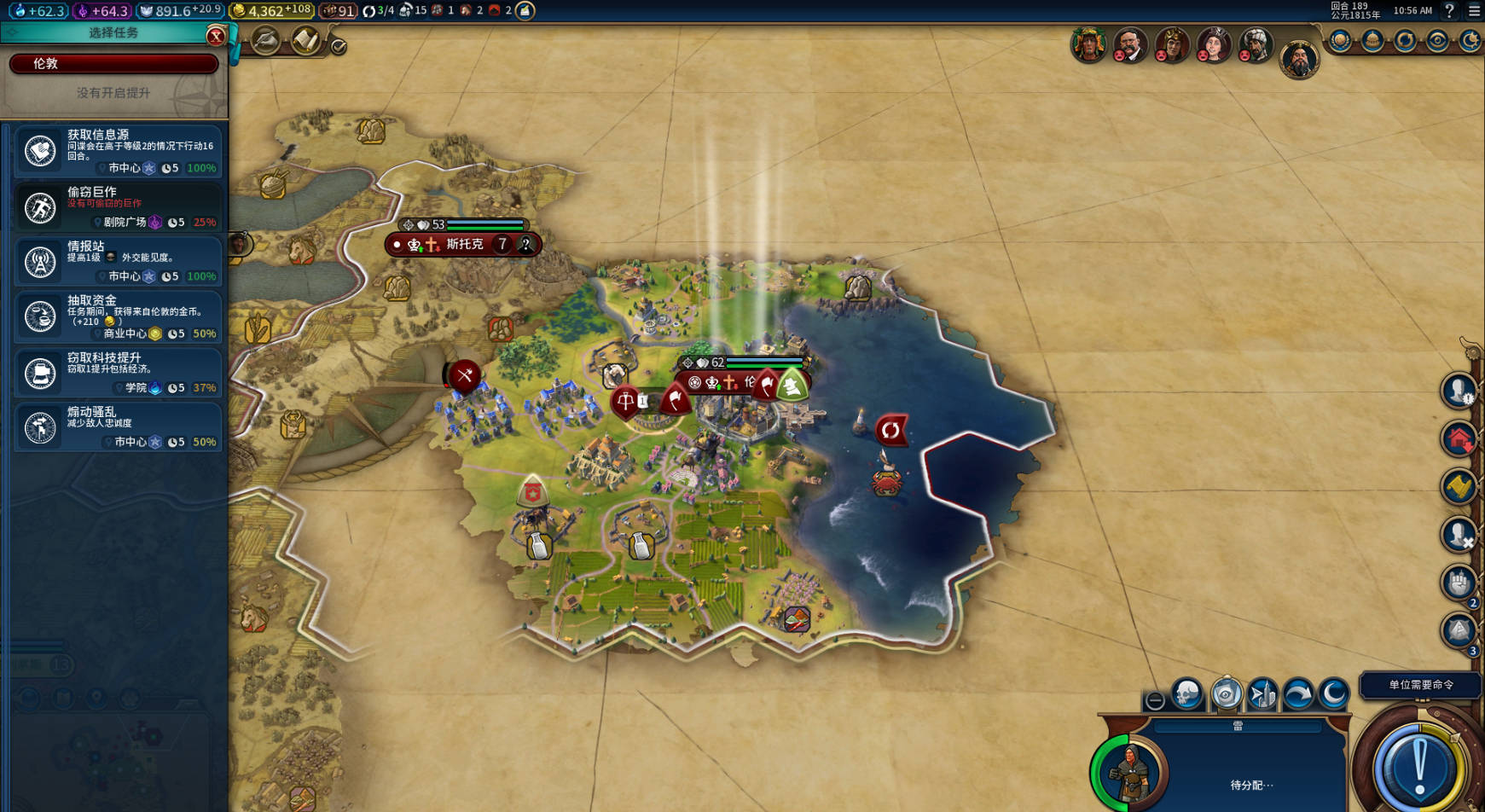Click the 单位需要命令 next-action button
The width and height of the screenshot is (1485, 812).
1420,684
